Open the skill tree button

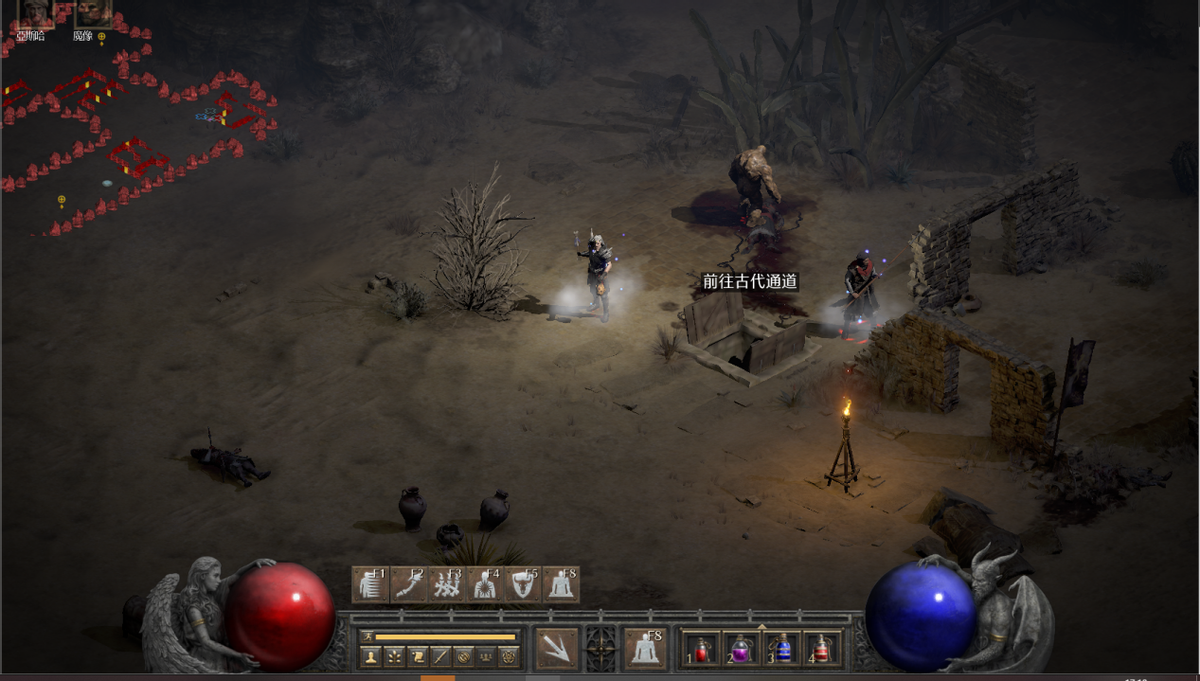[x=394, y=657]
